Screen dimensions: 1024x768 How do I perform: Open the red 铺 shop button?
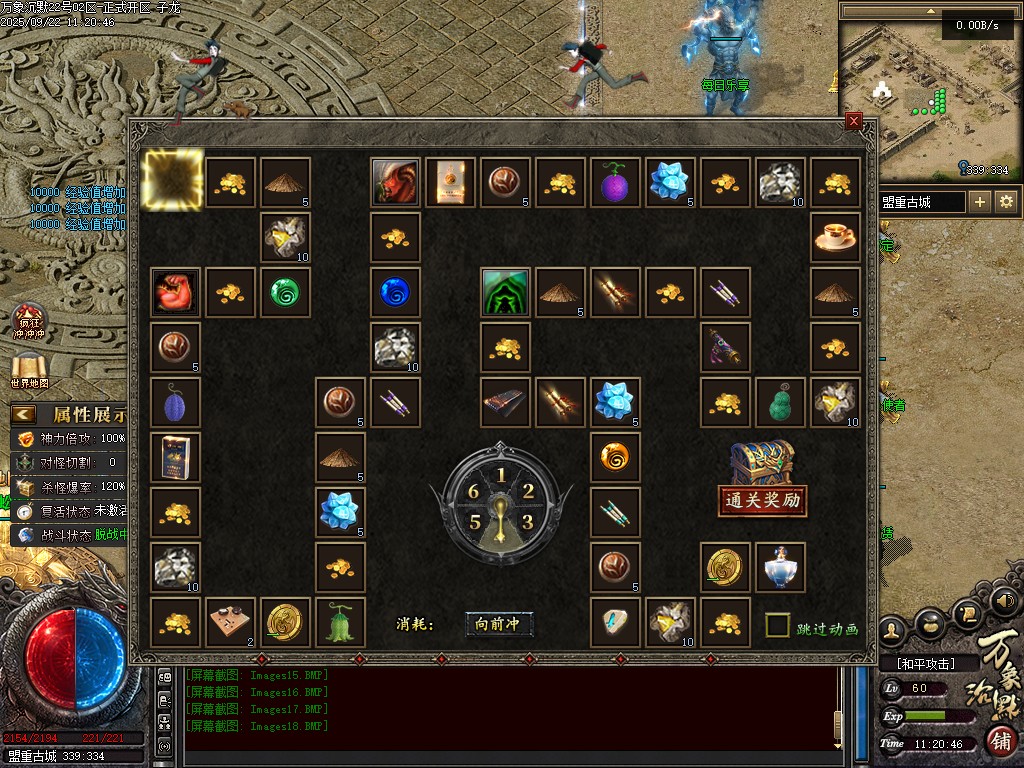[x=1000, y=741]
